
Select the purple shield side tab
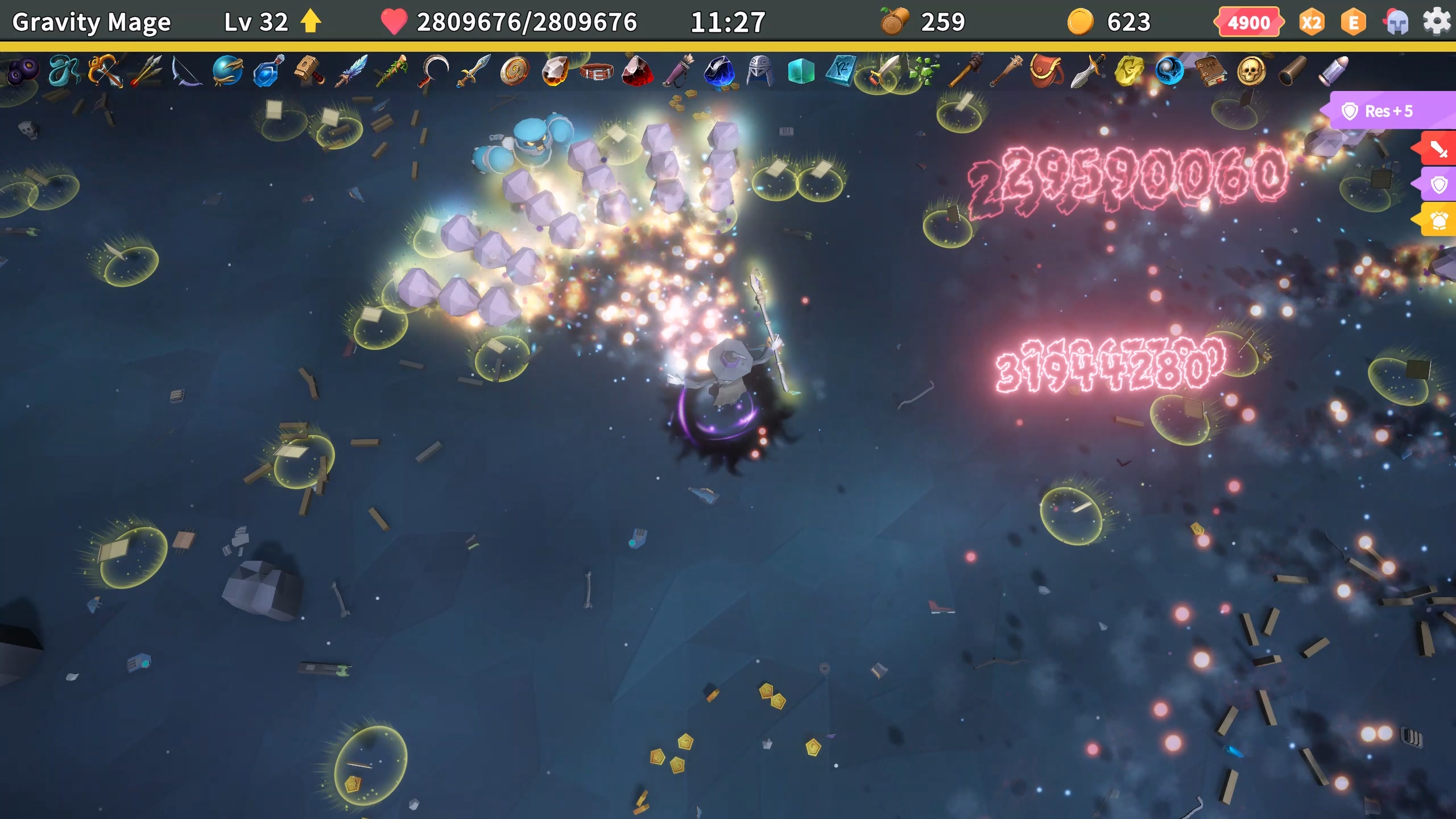tap(1438, 185)
